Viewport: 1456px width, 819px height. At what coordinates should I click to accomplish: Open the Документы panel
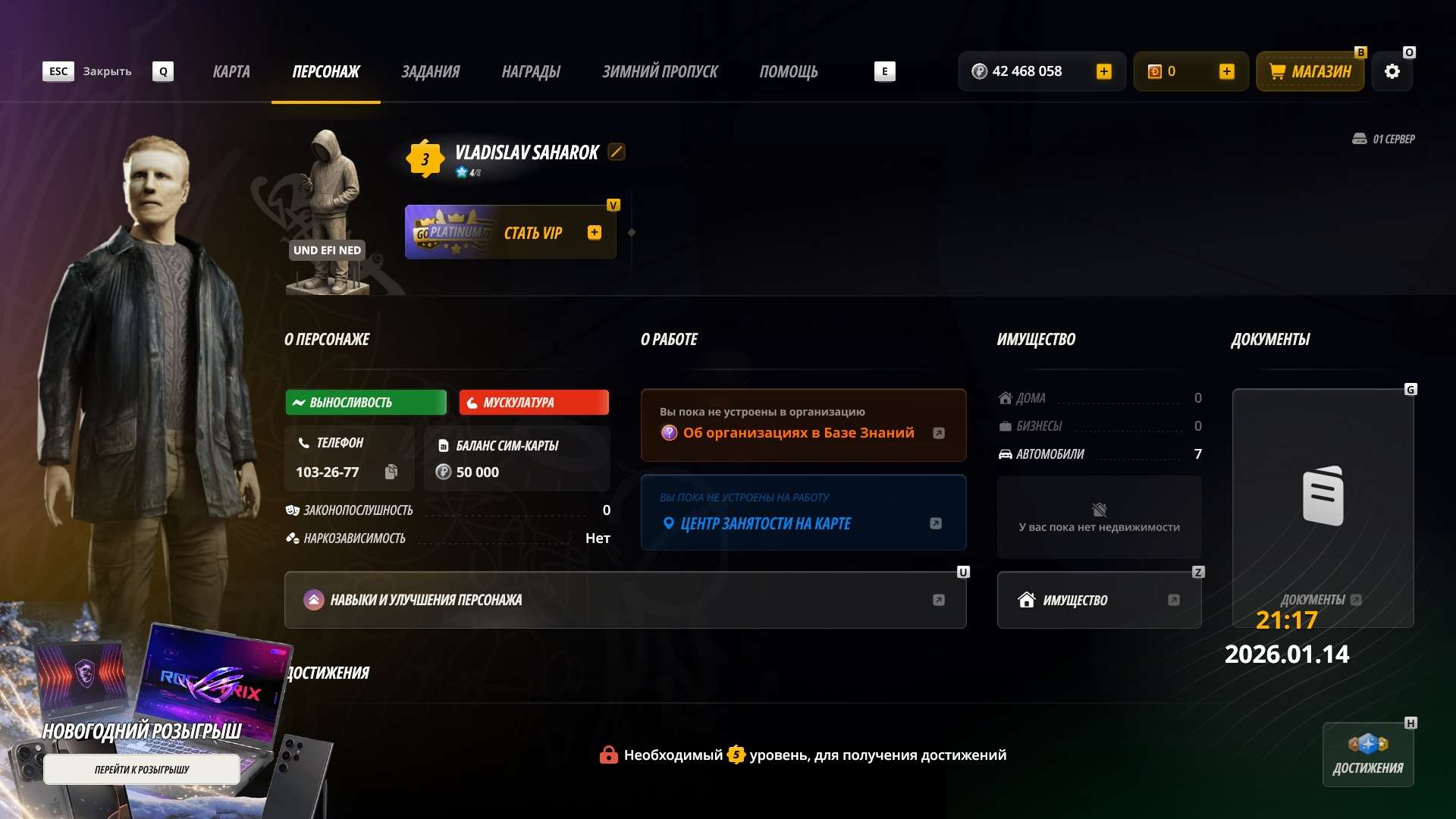point(1323,508)
